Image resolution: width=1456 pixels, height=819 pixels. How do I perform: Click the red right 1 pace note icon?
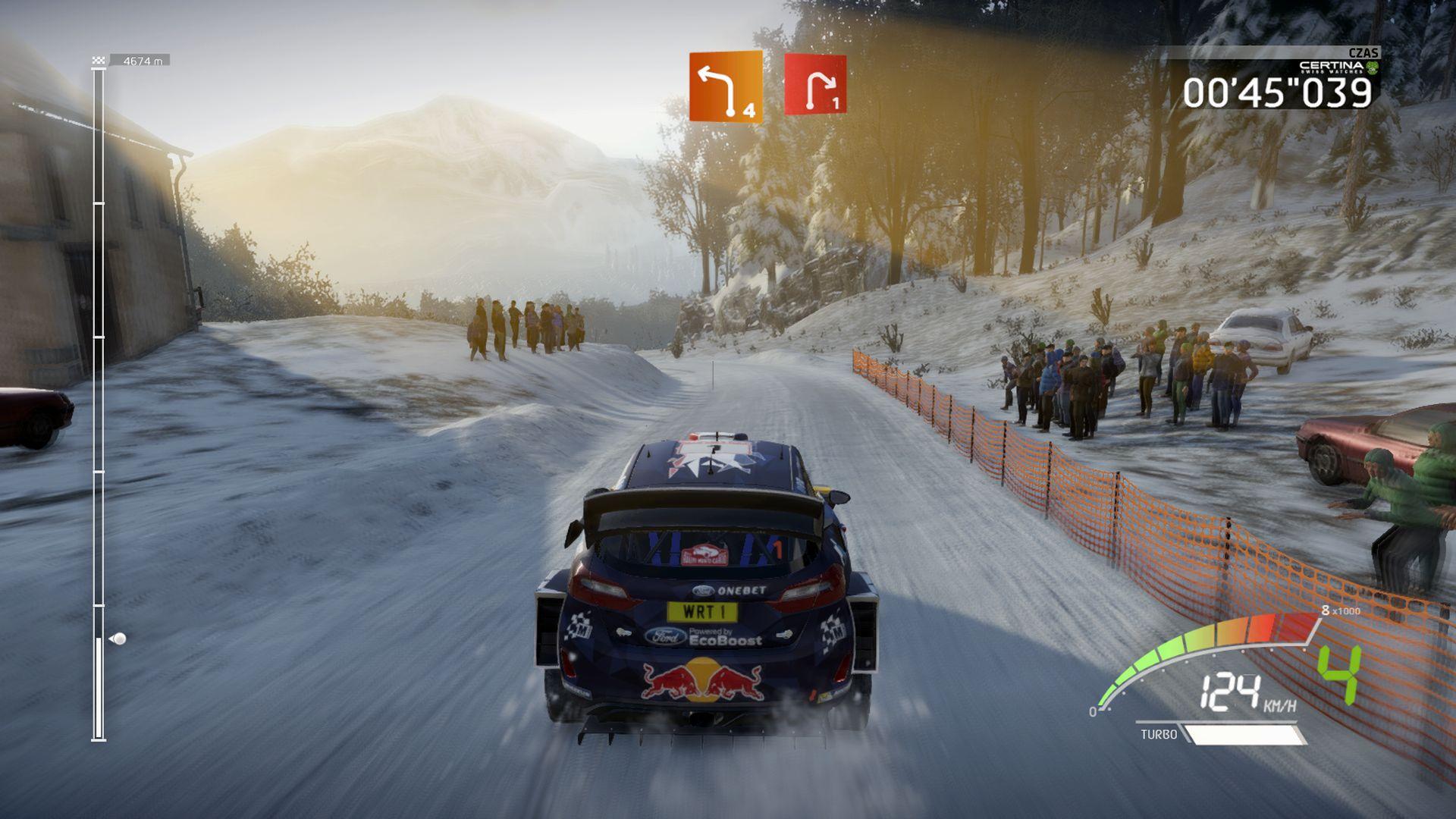click(x=815, y=84)
